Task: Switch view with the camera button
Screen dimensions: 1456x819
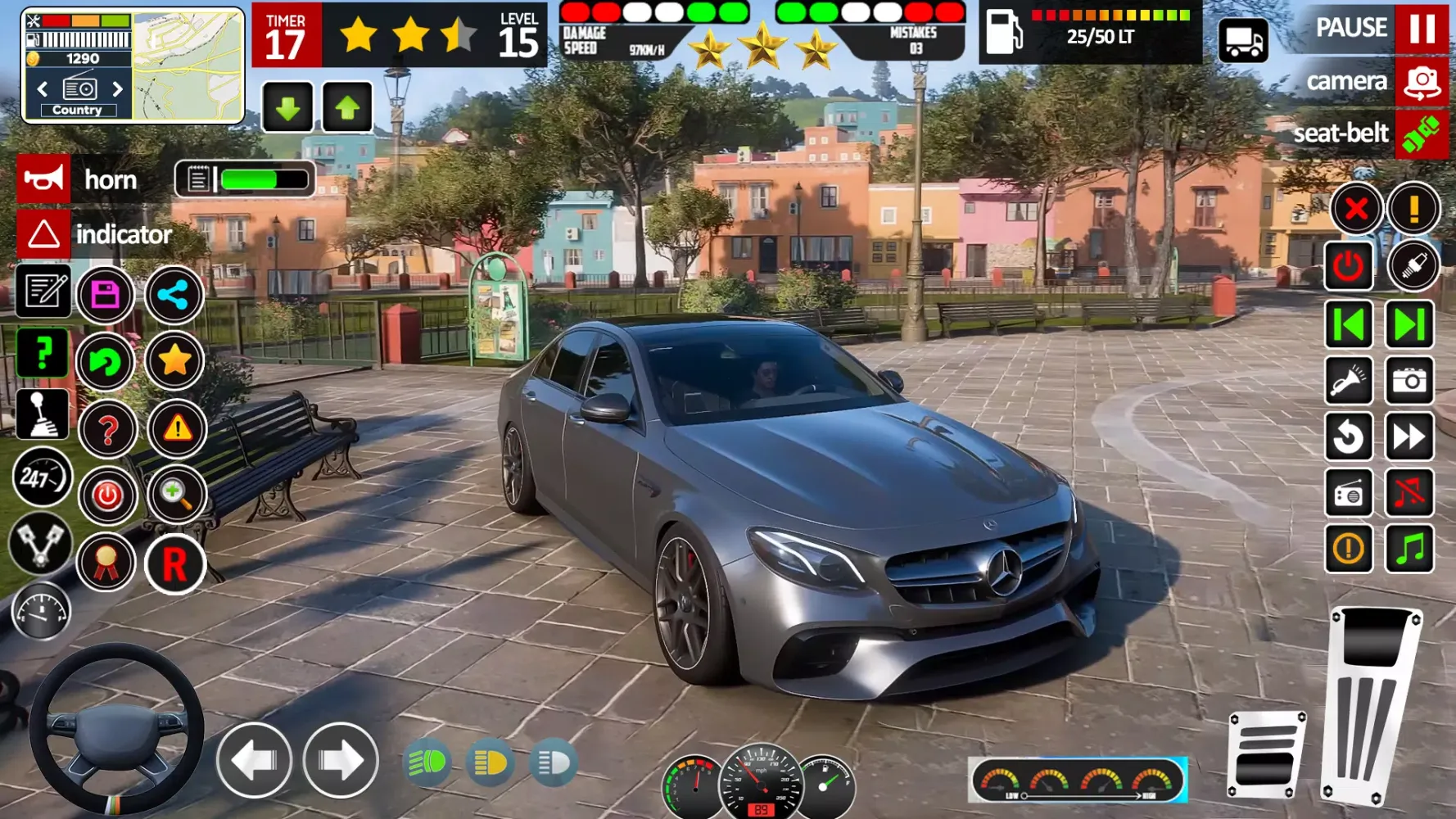Action: pyautogui.click(x=1422, y=82)
